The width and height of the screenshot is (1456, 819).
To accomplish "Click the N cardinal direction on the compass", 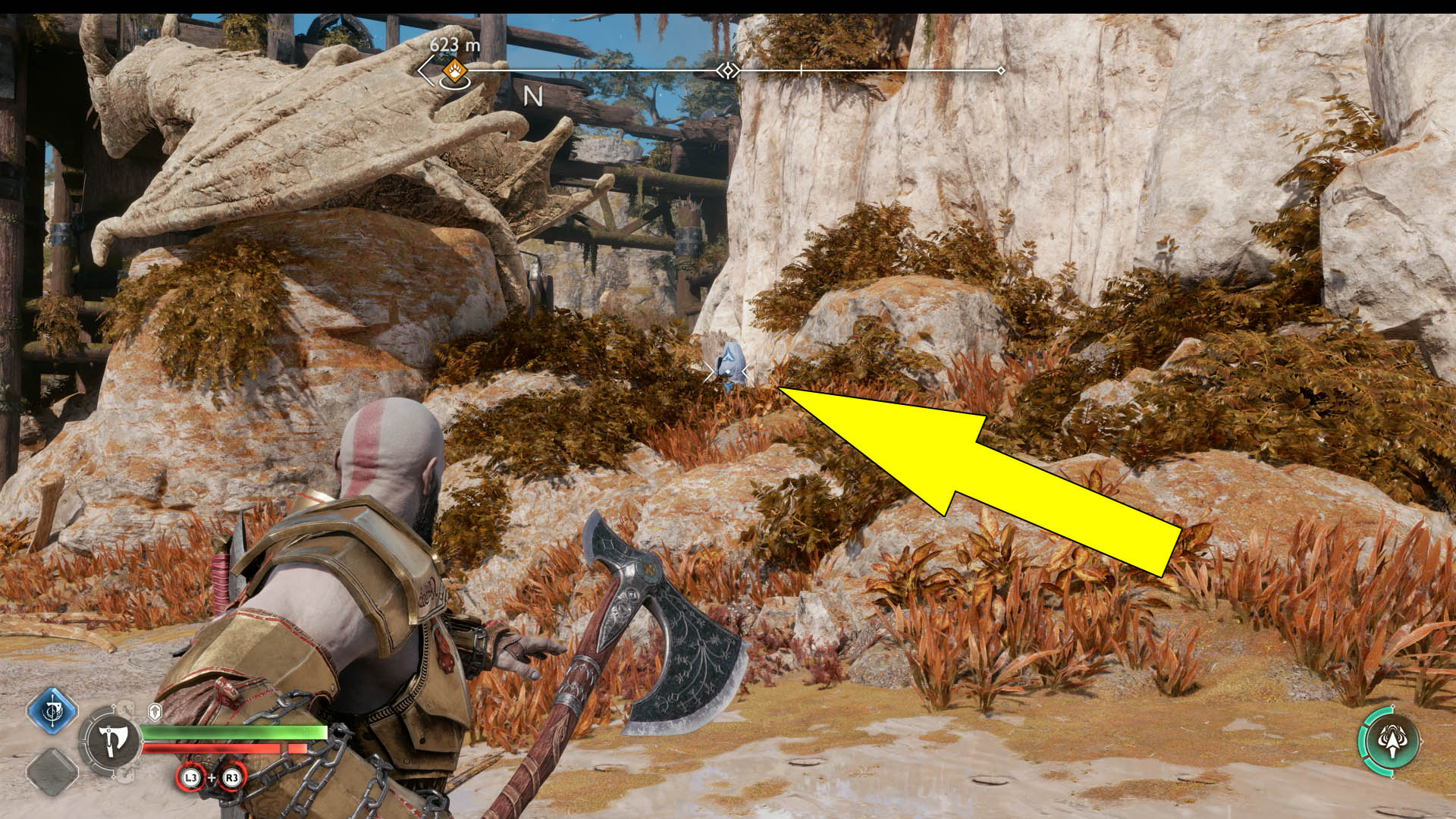I will click(533, 96).
